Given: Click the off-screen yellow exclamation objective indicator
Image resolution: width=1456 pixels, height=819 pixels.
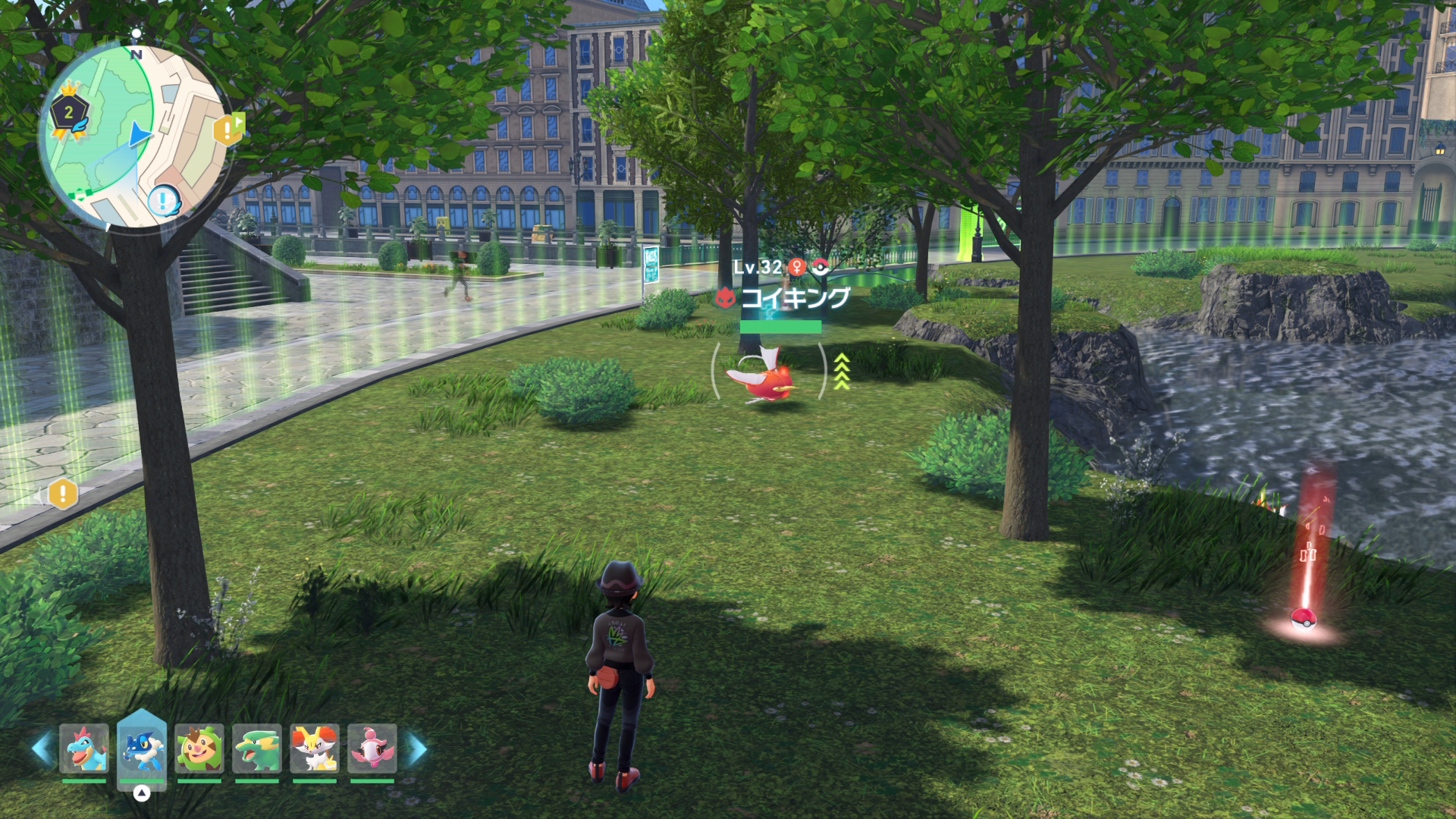Looking at the screenshot, I should point(62,495).
